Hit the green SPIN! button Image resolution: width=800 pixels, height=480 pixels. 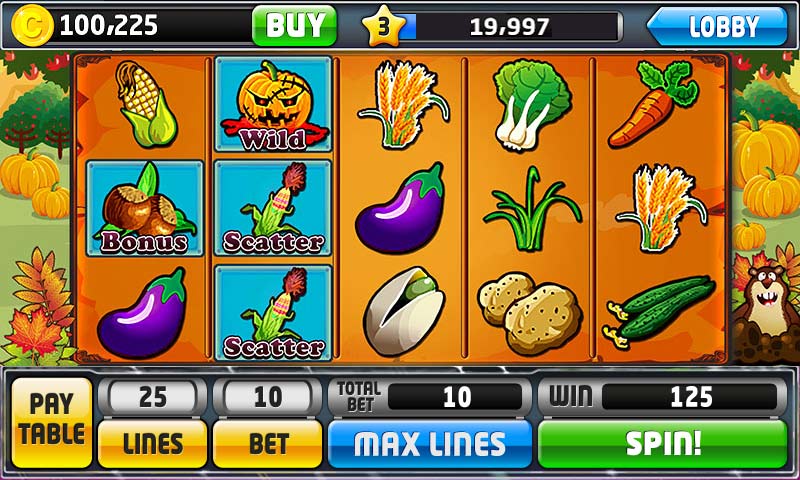663,443
